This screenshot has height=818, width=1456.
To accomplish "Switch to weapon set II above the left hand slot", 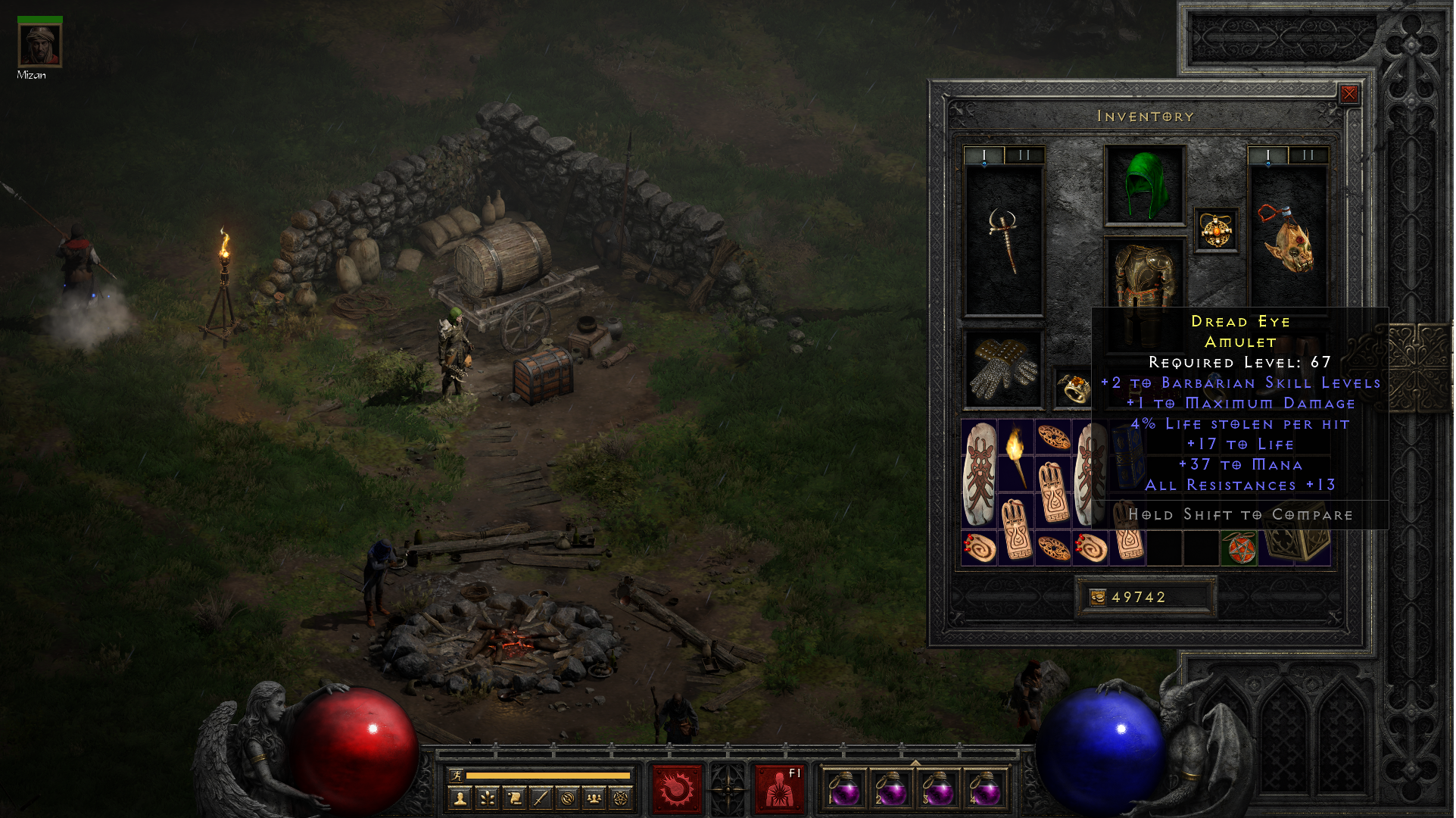I will point(1024,155).
